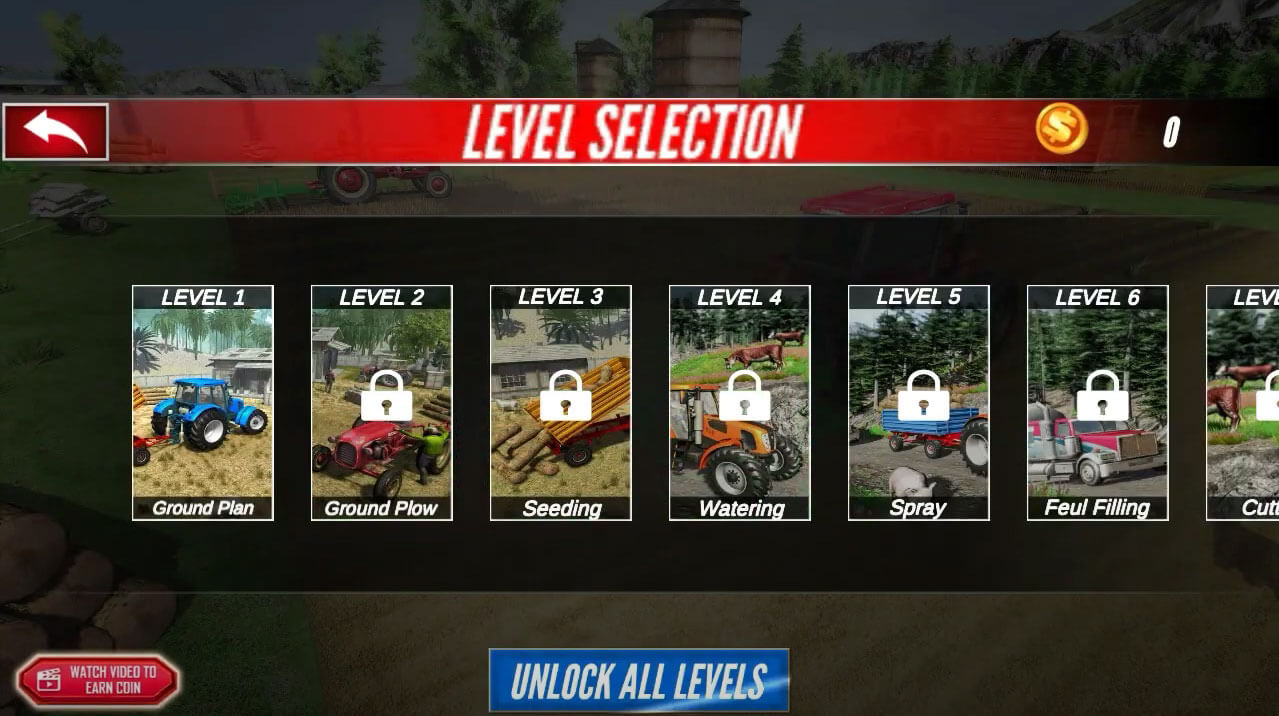The image size is (1279, 716).
Task: Pick the locked Level 3 Seeding tile
Action: point(561,403)
